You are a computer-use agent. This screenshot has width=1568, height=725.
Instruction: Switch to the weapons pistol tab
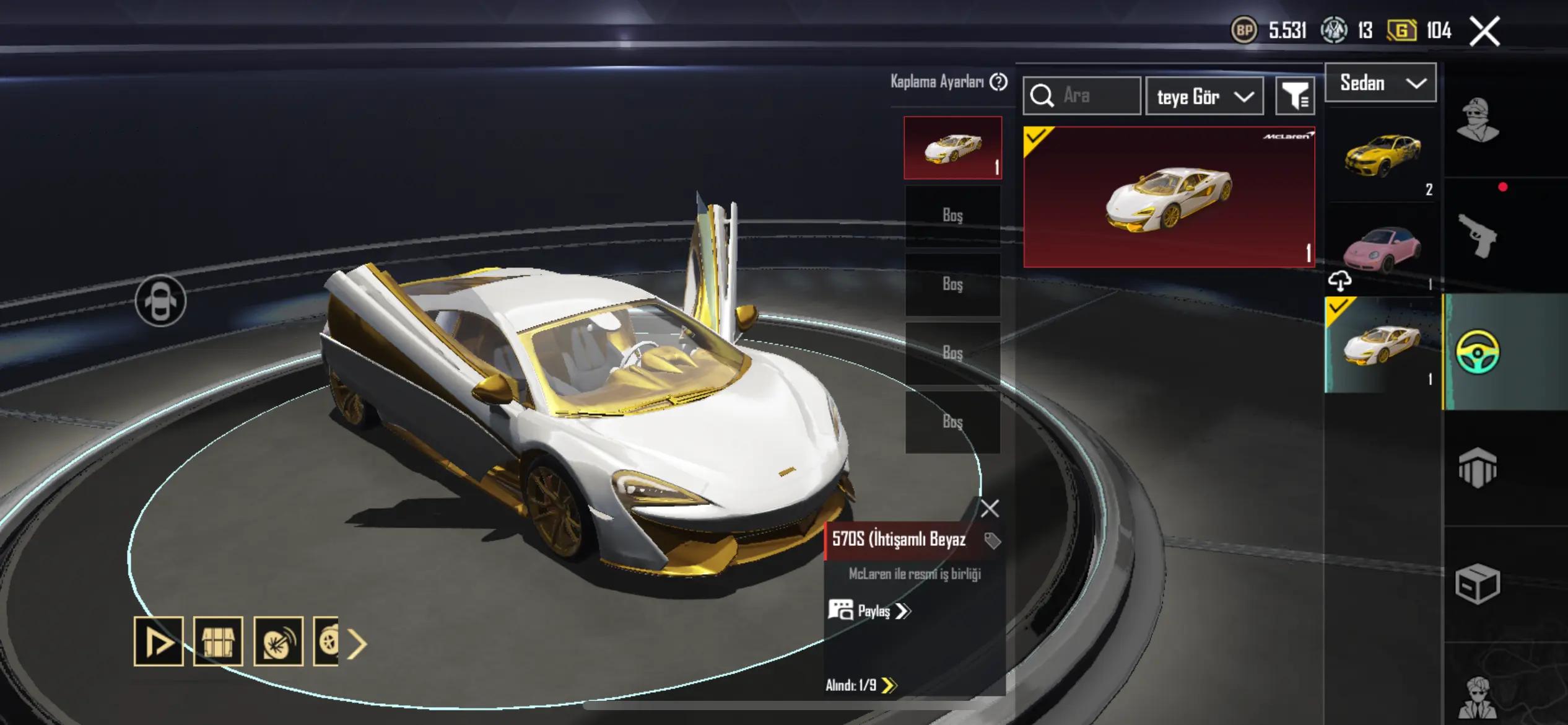pos(1478,236)
